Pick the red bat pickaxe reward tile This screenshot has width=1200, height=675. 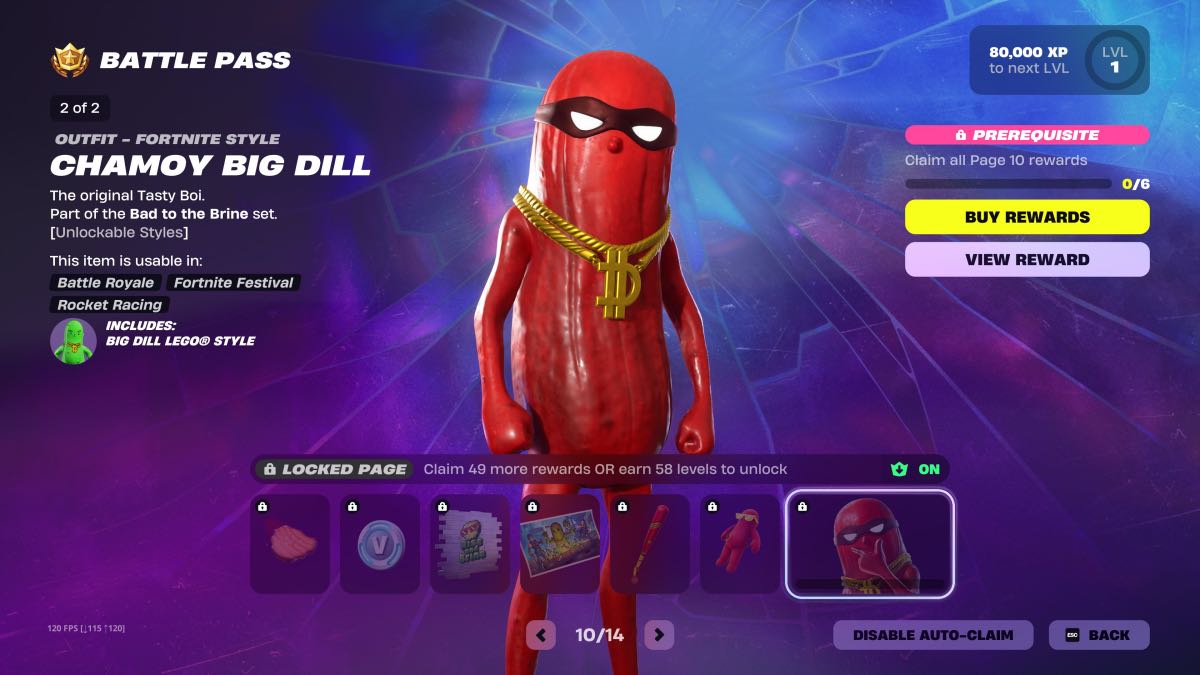650,543
